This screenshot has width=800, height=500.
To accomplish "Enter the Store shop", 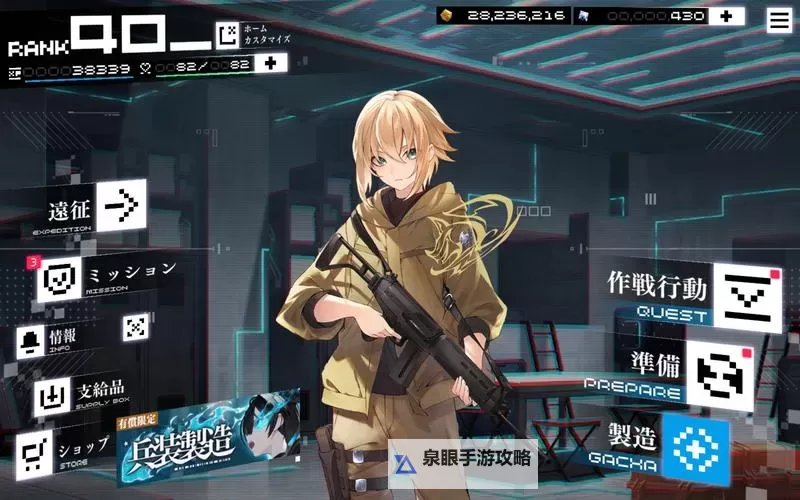I will (37, 450).
